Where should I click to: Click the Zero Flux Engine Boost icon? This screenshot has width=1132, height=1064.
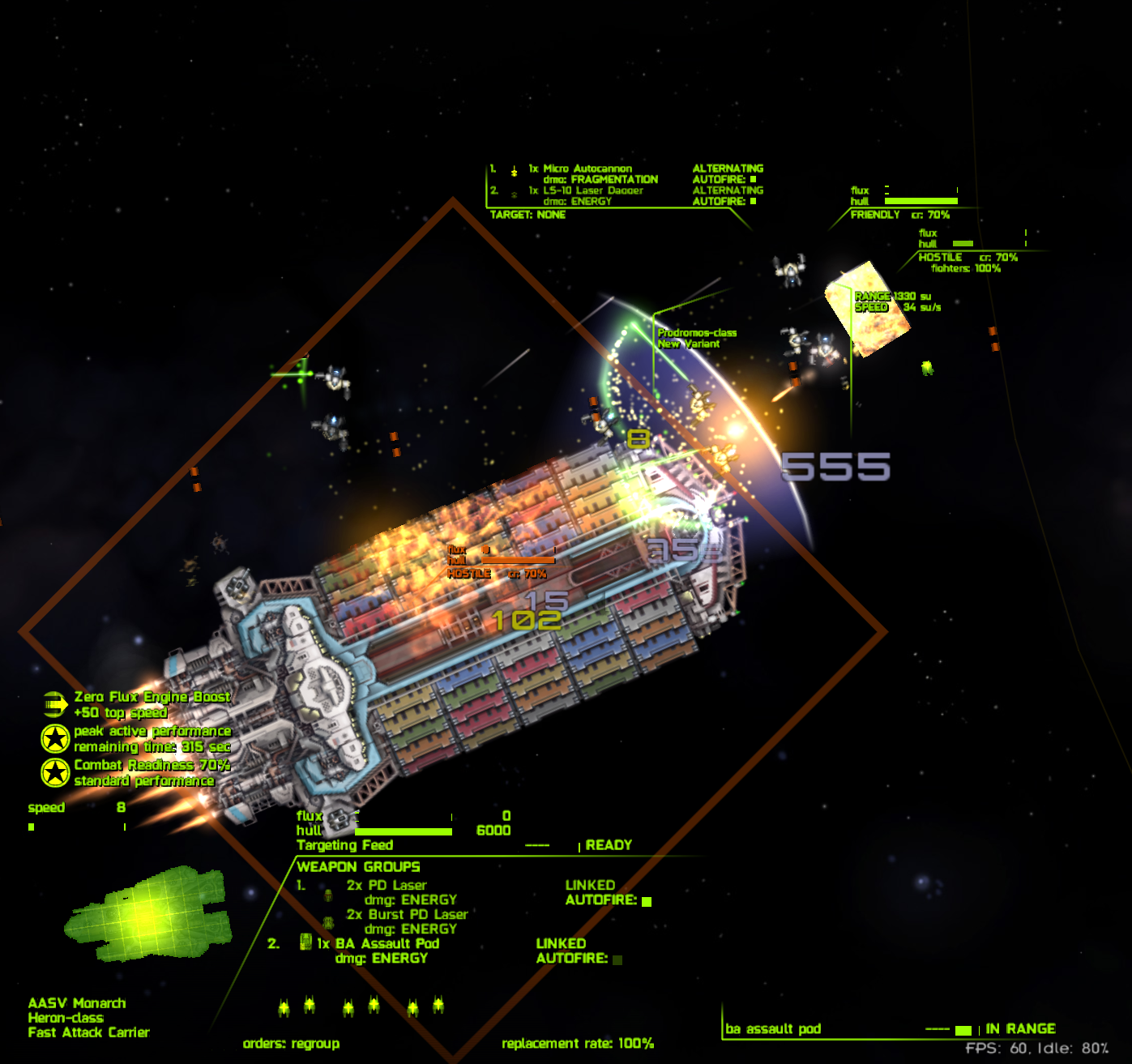(54, 704)
